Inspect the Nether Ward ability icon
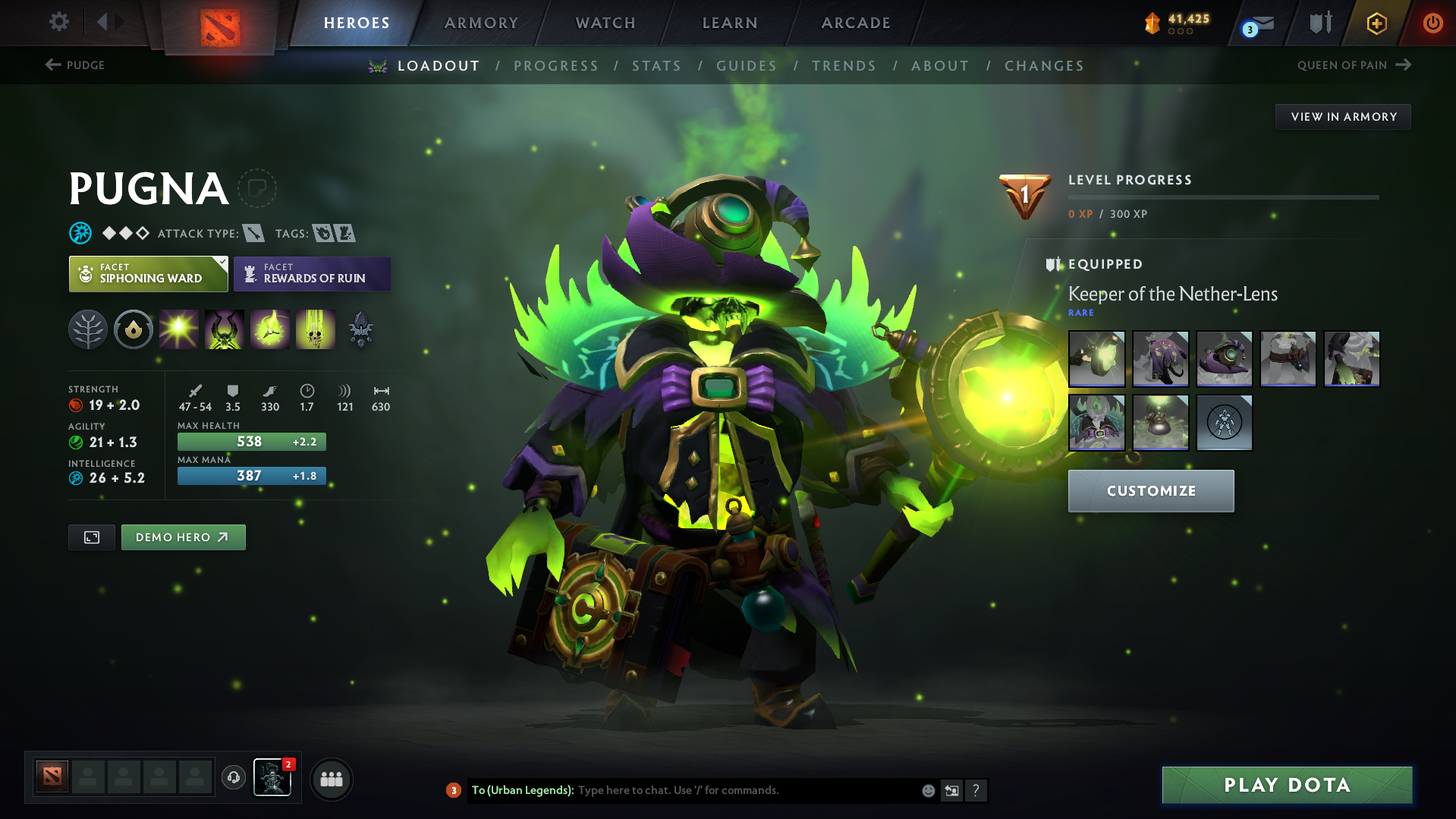Screen dimensions: 1456x819 270,329
